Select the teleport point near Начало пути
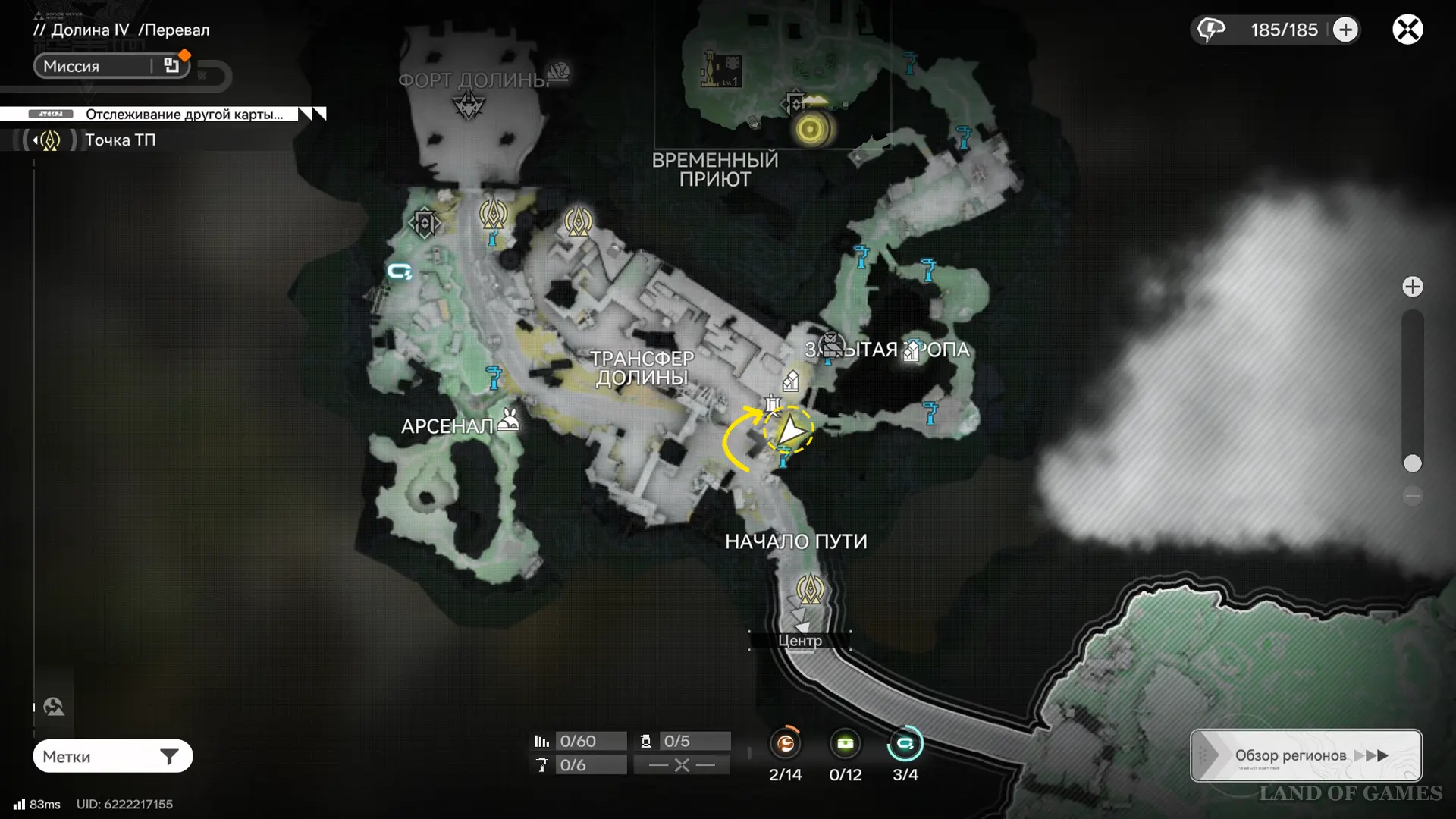The width and height of the screenshot is (1456, 819). pos(809,589)
